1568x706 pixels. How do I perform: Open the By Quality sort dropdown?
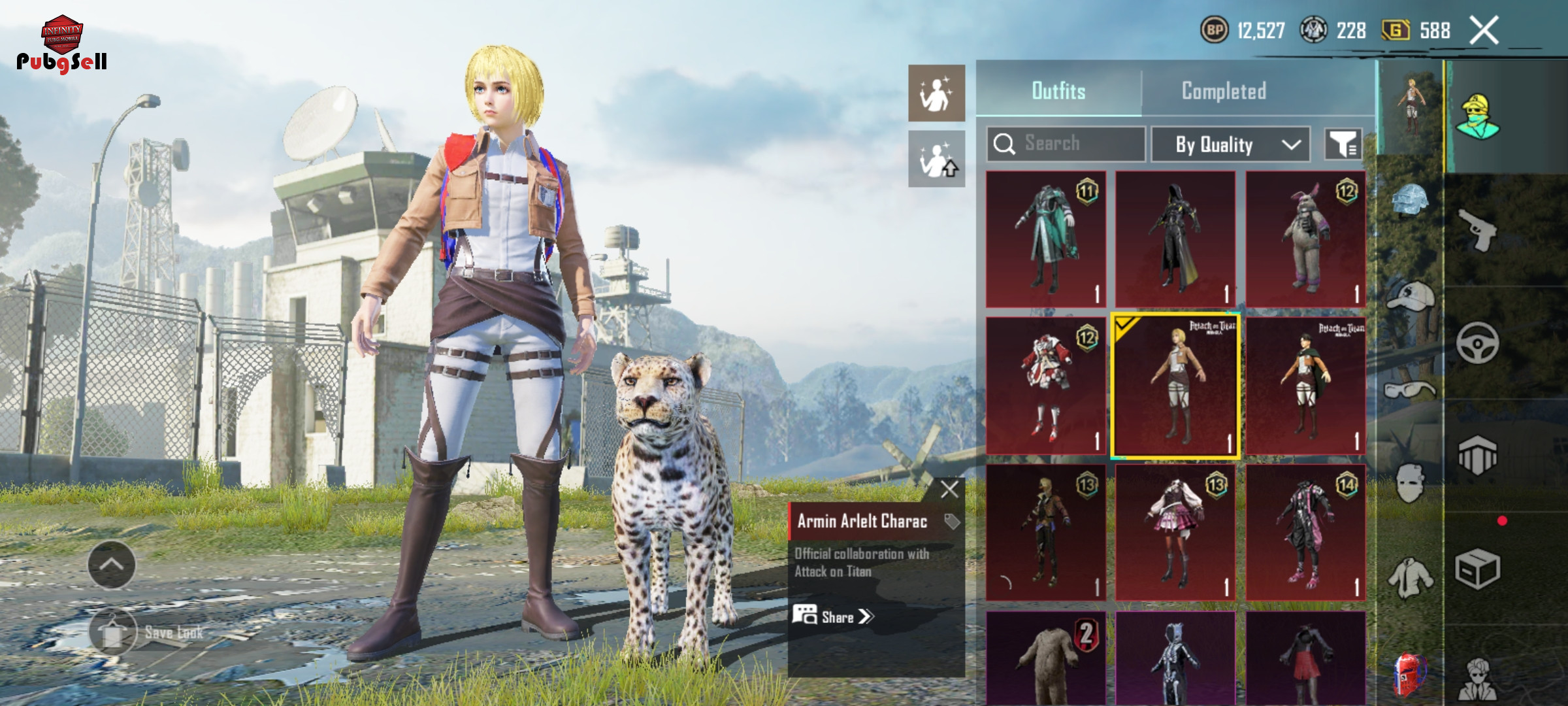[1230, 144]
